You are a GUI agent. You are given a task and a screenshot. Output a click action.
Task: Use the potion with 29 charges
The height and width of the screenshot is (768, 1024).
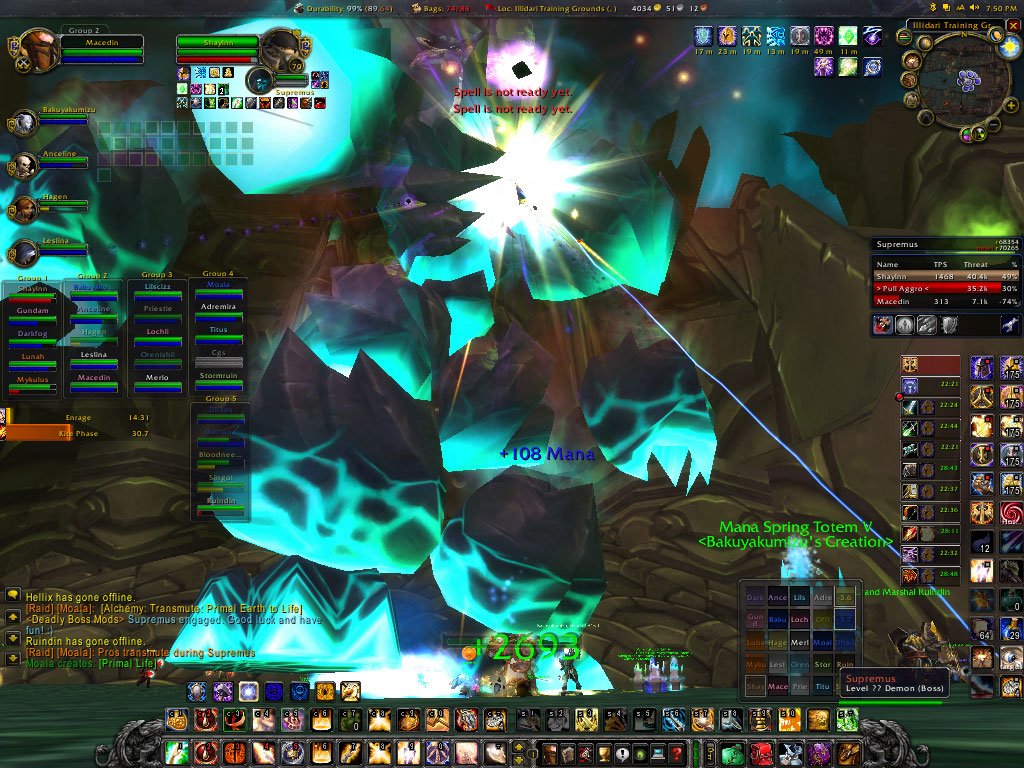[1011, 628]
